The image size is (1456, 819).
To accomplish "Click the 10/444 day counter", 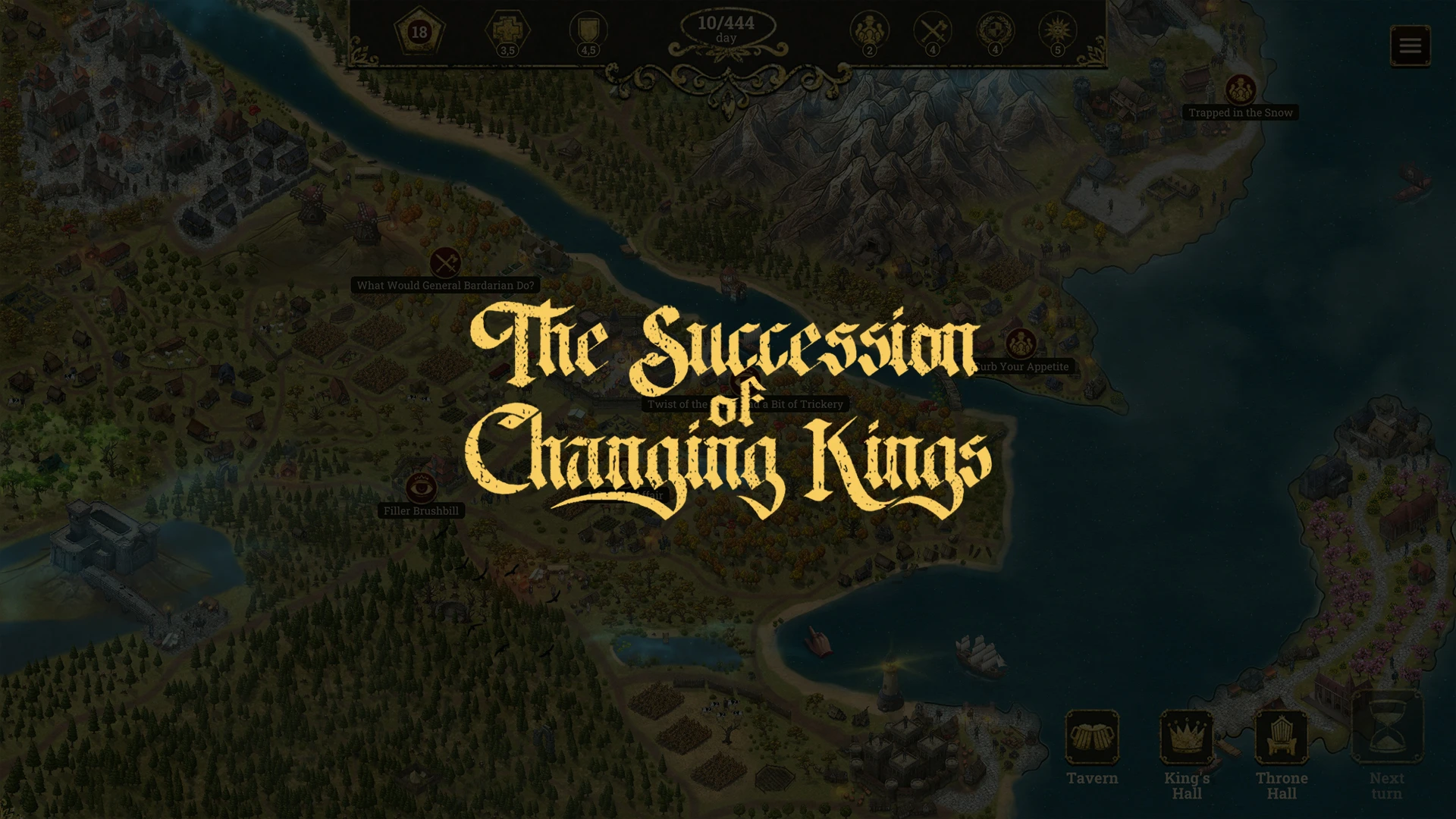I will coord(726,28).
